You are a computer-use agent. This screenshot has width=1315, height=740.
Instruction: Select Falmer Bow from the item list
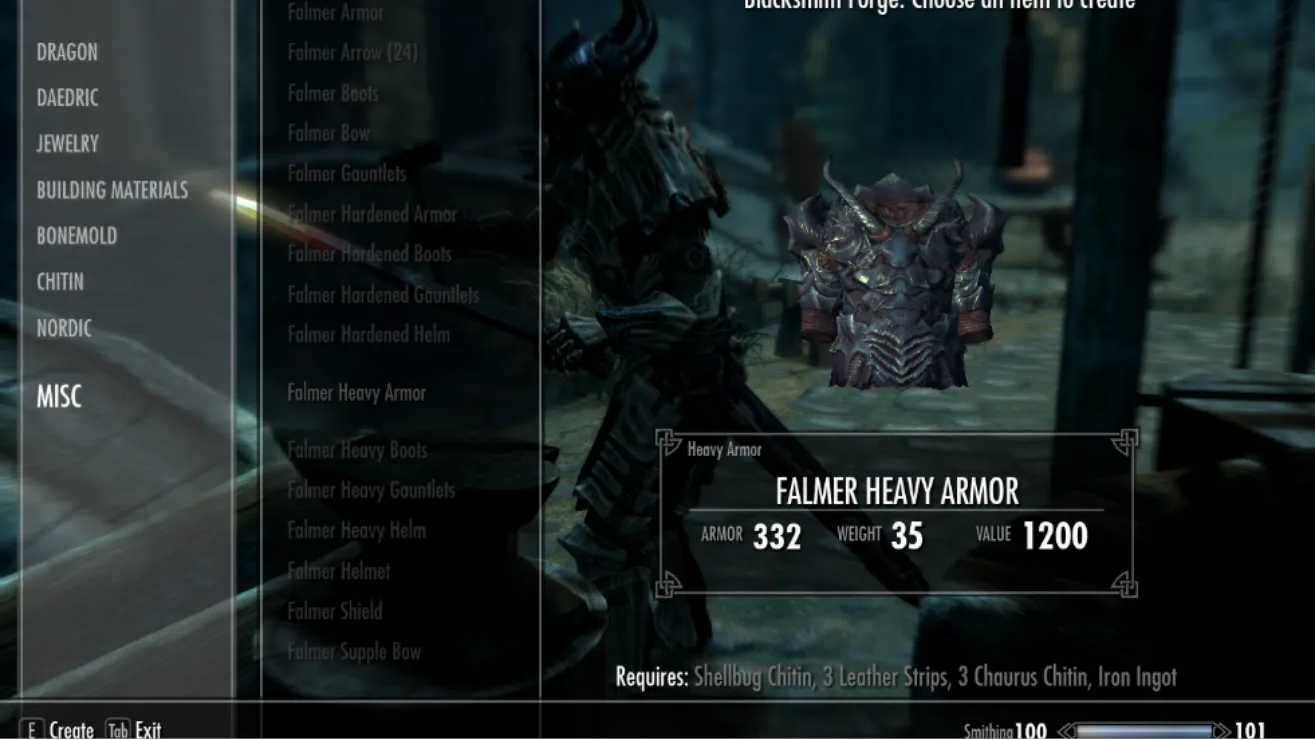(x=328, y=133)
